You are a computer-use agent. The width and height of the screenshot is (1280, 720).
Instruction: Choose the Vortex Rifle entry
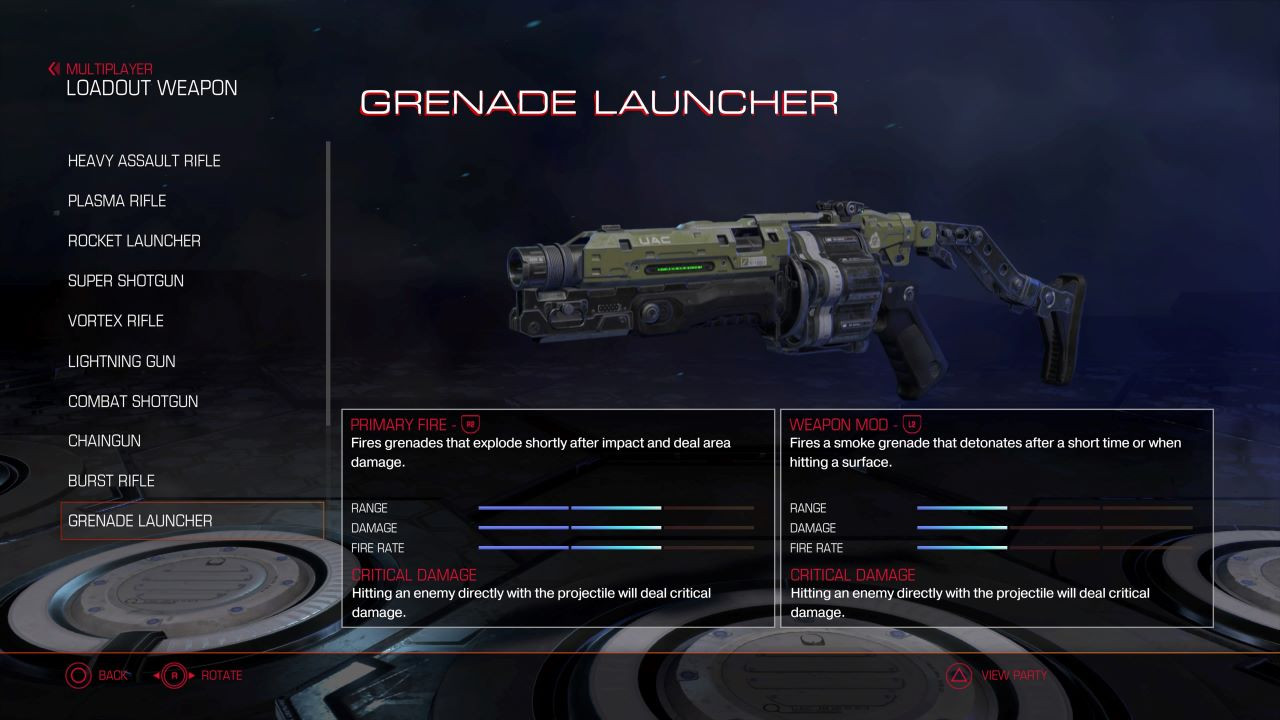pyautogui.click(x=116, y=321)
